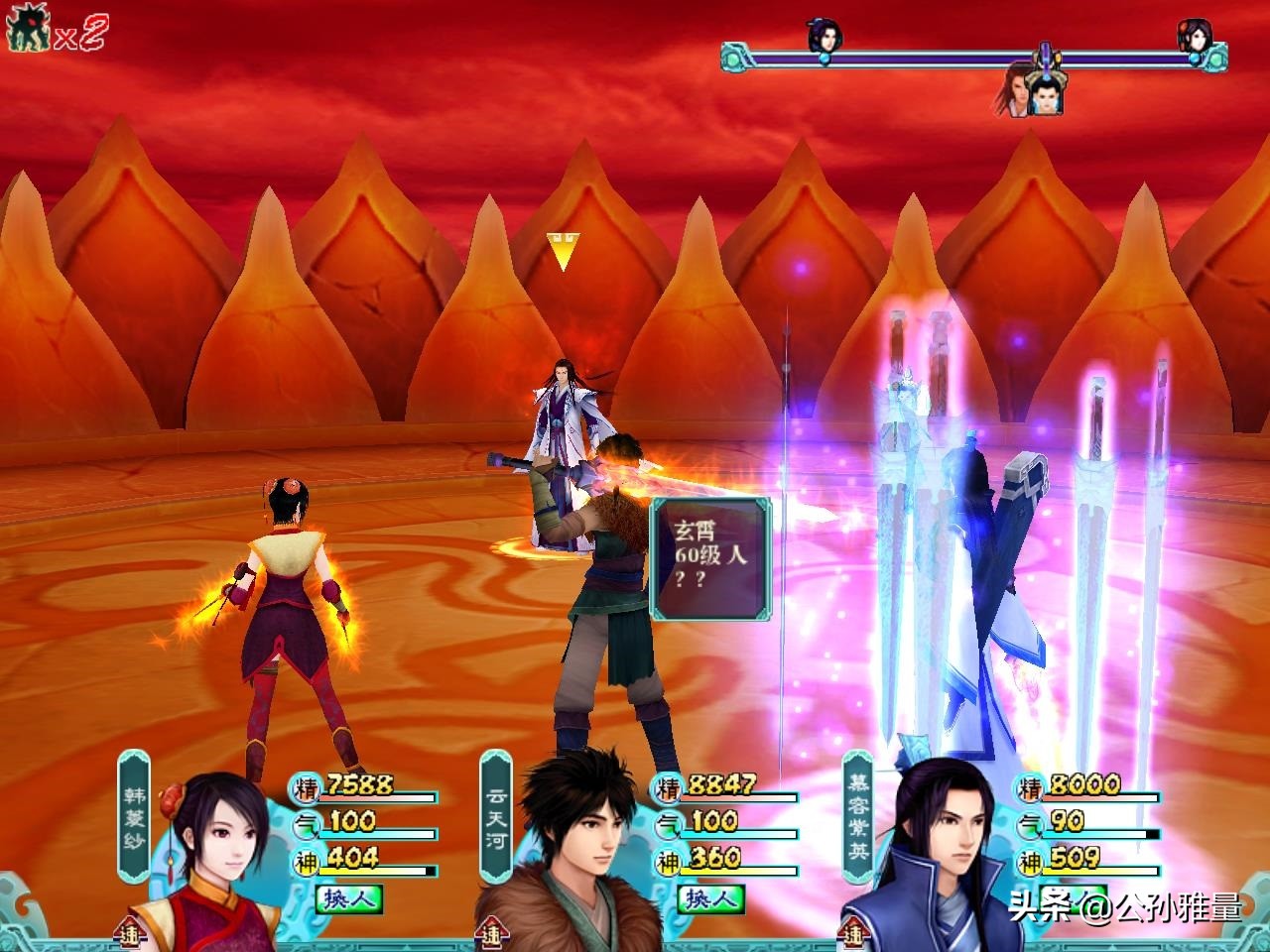This screenshot has width=1270, height=952.
Task: Click Han Lingsha's head on the turn bar
Action: [x=1194, y=37]
